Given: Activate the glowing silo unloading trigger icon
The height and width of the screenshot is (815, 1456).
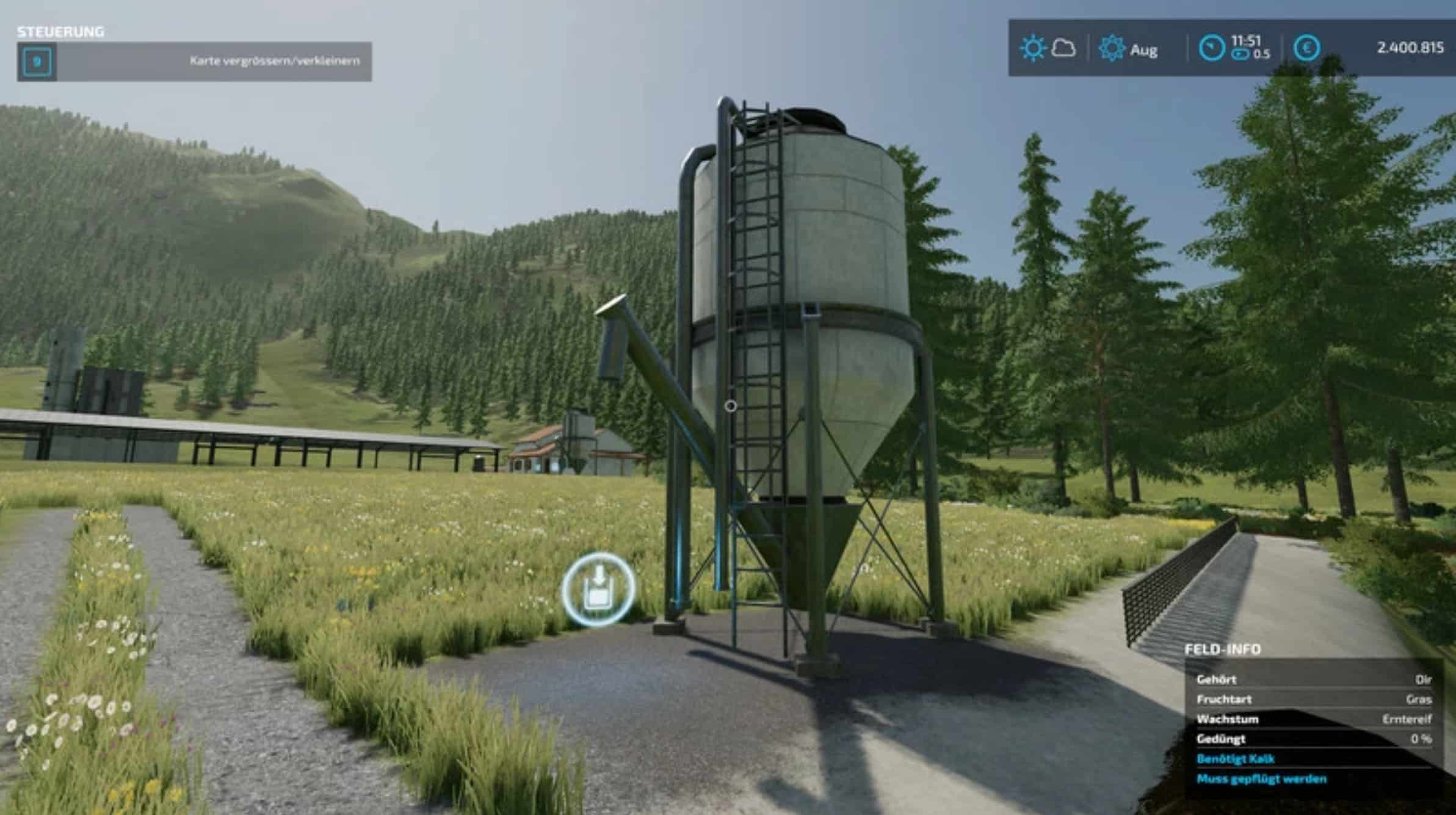Looking at the screenshot, I should click(x=598, y=589).
